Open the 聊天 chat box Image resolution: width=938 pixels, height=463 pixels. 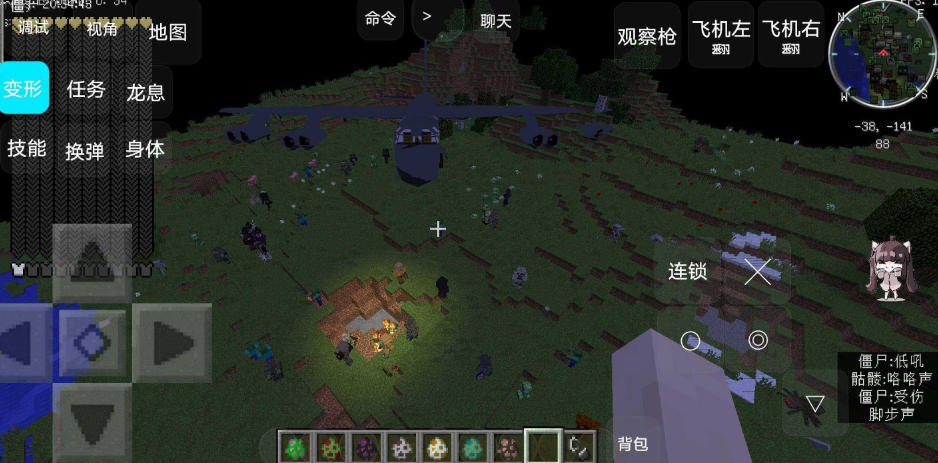tap(495, 19)
